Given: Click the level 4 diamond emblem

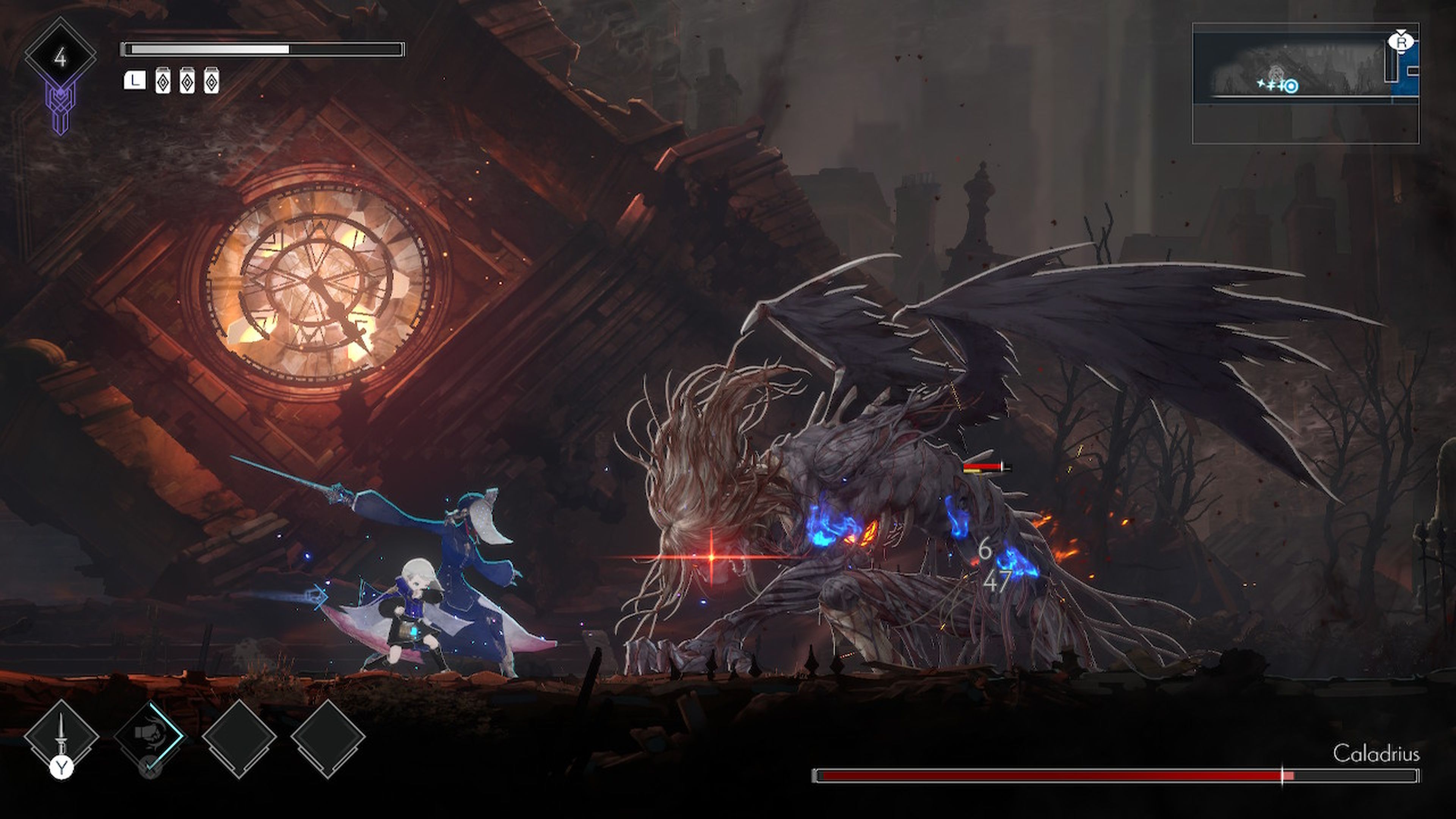Looking at the screenshot, I should 61,57.
